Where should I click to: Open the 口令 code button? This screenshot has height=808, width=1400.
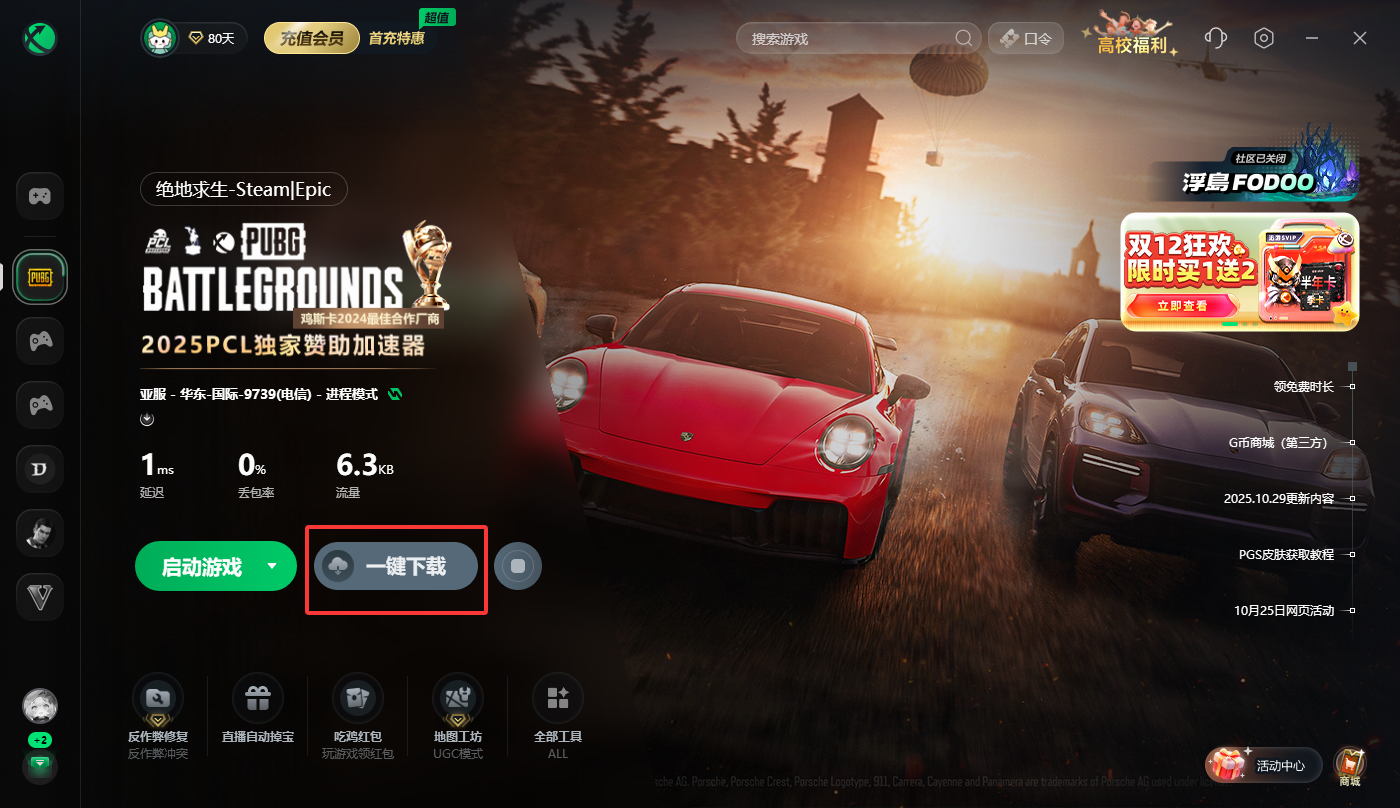(1024, 39)
